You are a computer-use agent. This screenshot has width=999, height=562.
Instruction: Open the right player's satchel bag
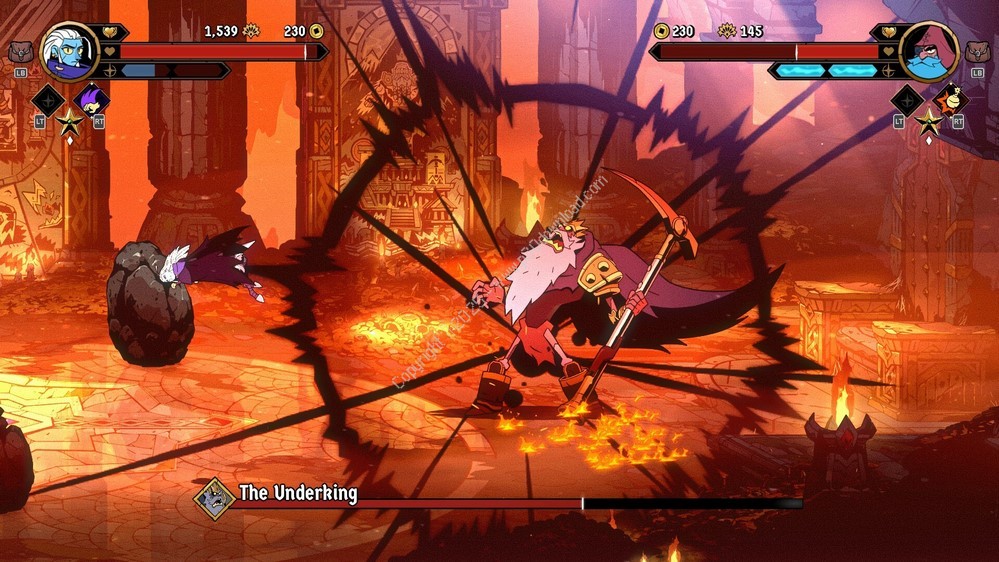coord(978,52)
